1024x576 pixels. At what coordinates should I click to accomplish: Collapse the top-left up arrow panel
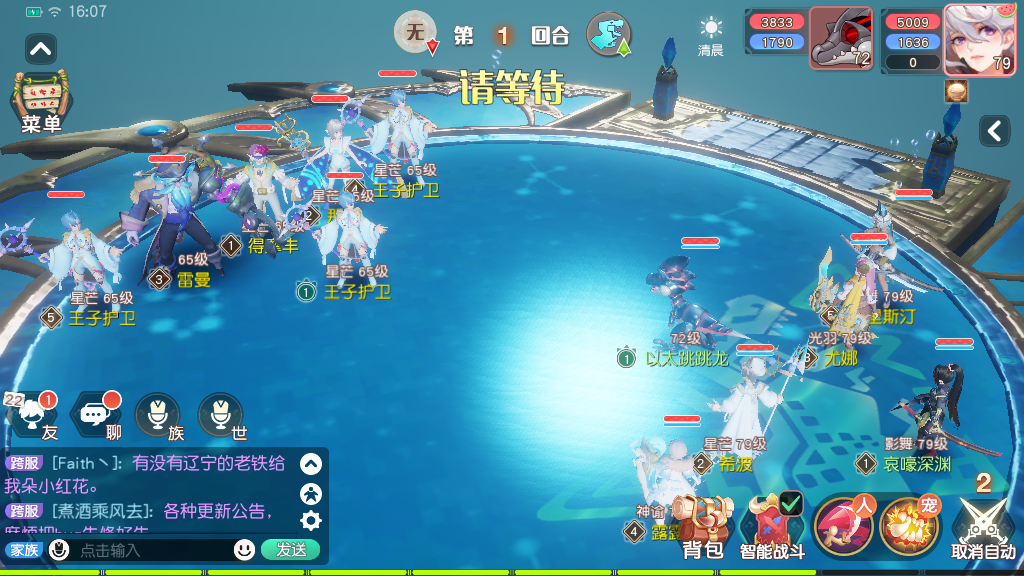[41, 48]
